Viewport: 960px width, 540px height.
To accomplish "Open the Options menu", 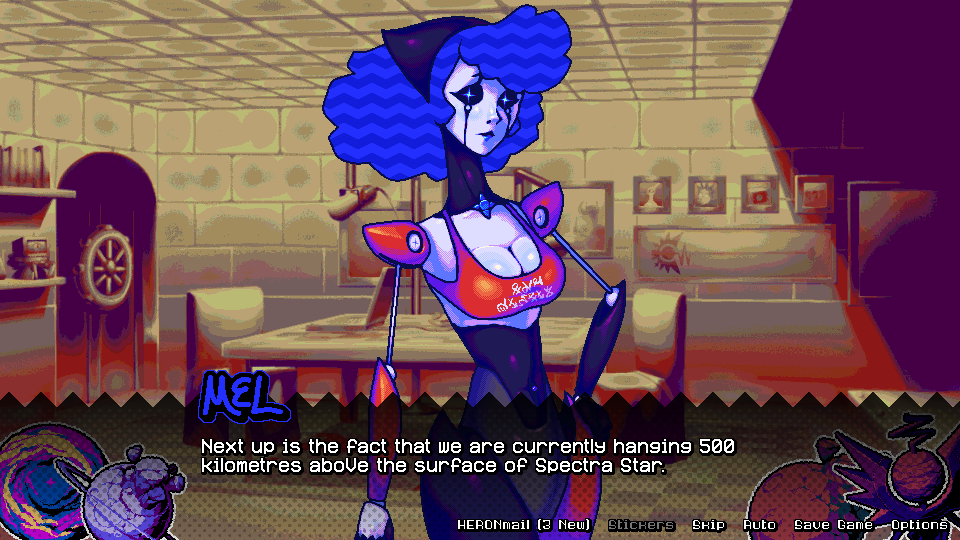I will pos(919,525).
